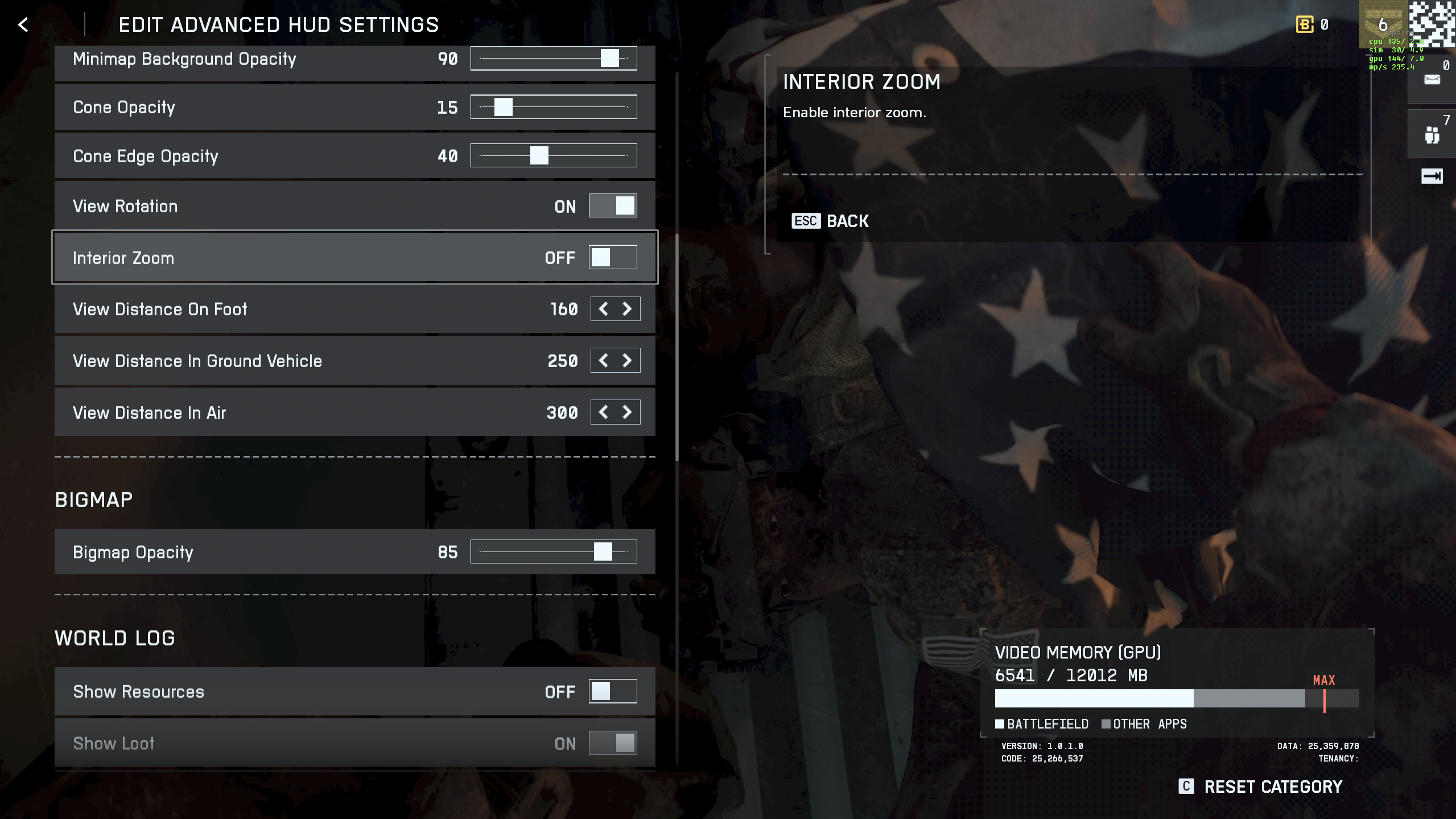This screenshot has height=819, width=1456.
Task: Decrease View Distance In Ground Vehicle
Action: point(603,361)
